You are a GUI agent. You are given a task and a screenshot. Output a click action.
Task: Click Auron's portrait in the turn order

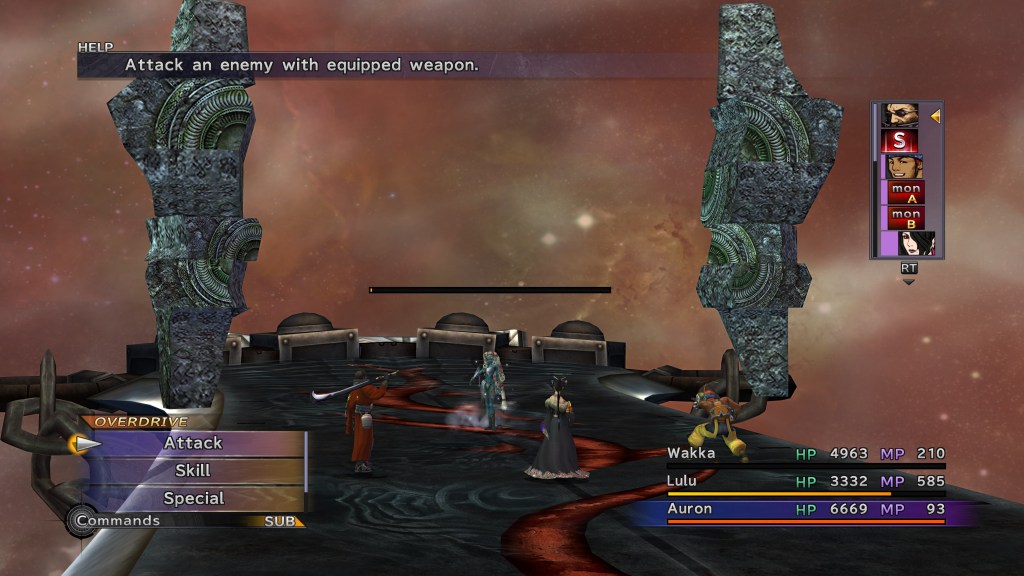click(x=901, y=115)
